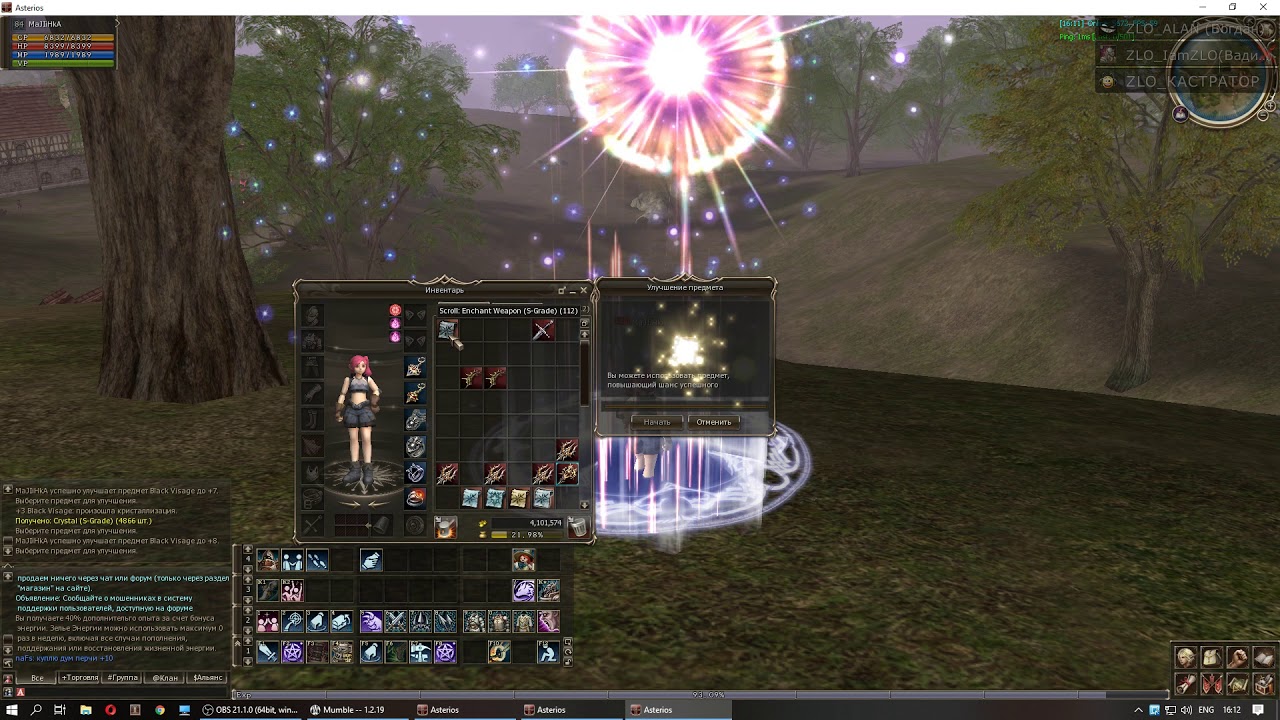1280x720 pixels.
Task: Minimize the inventory window
Action: click(x=562, y=290)
